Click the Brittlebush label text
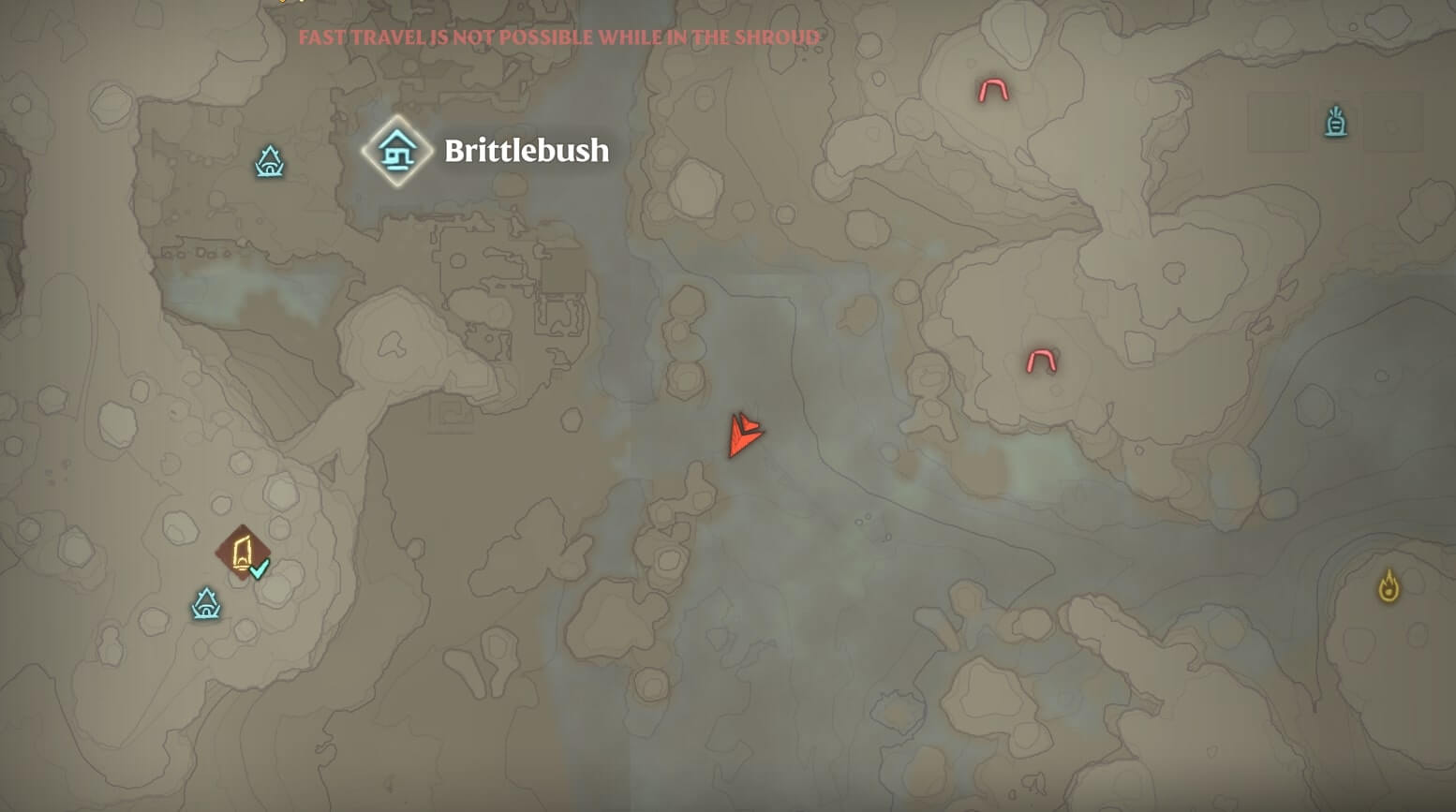This screenshot has height=812, width=1456. pos(525,152)
